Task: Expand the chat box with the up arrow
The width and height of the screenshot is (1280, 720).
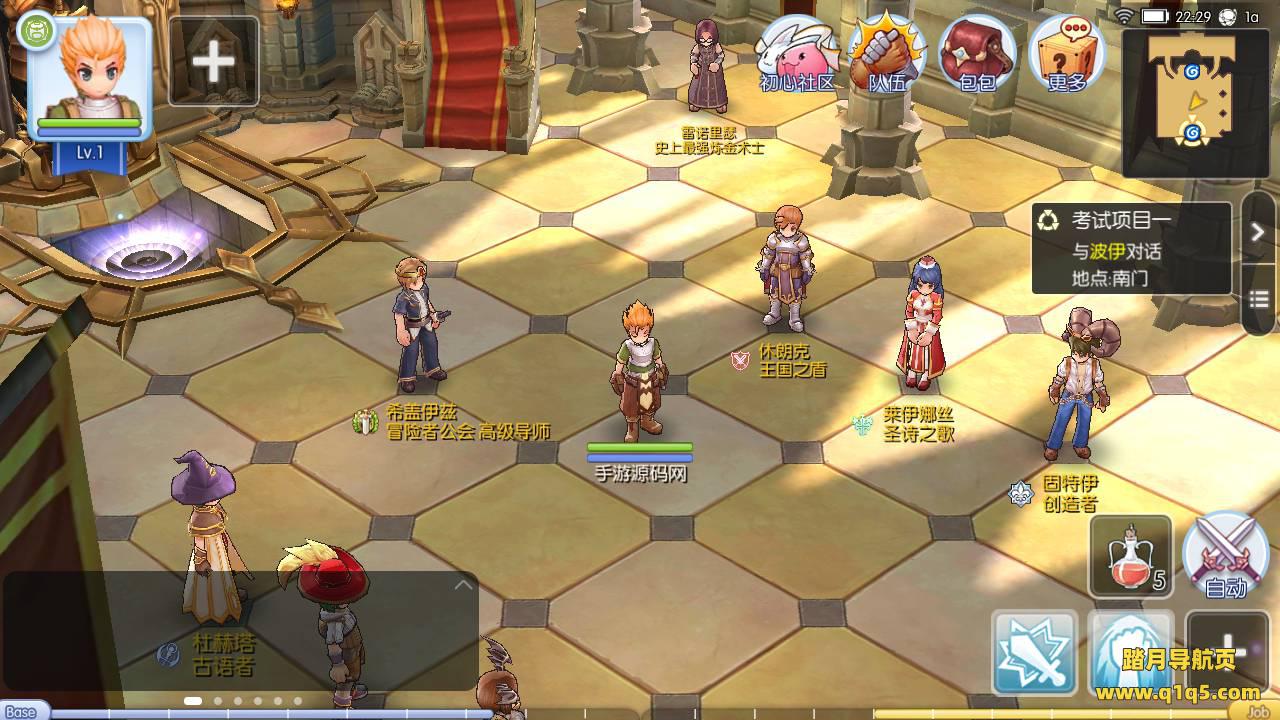Action: [x=463, y=585]
